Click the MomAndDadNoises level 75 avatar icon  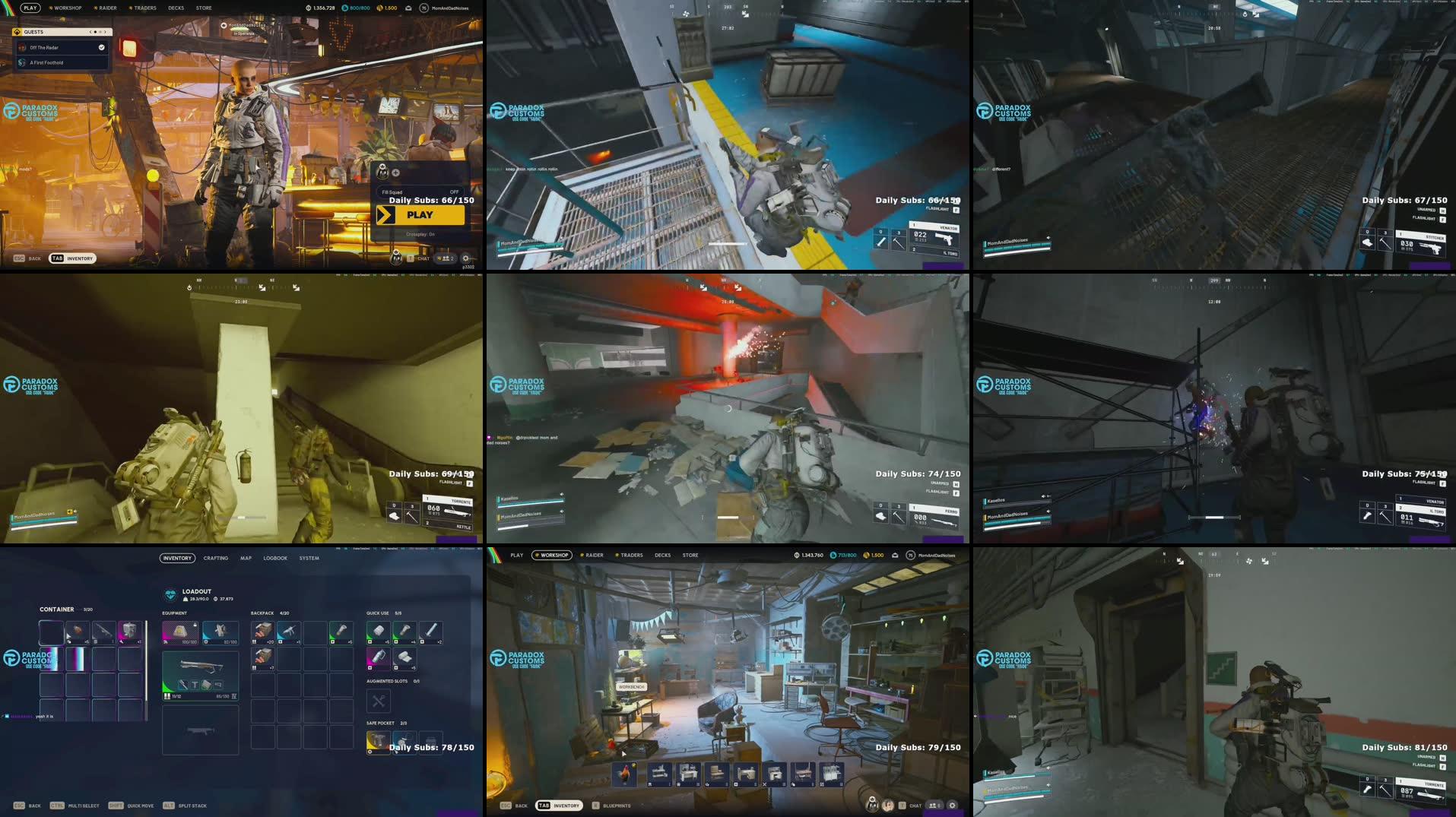click(423, 8)
